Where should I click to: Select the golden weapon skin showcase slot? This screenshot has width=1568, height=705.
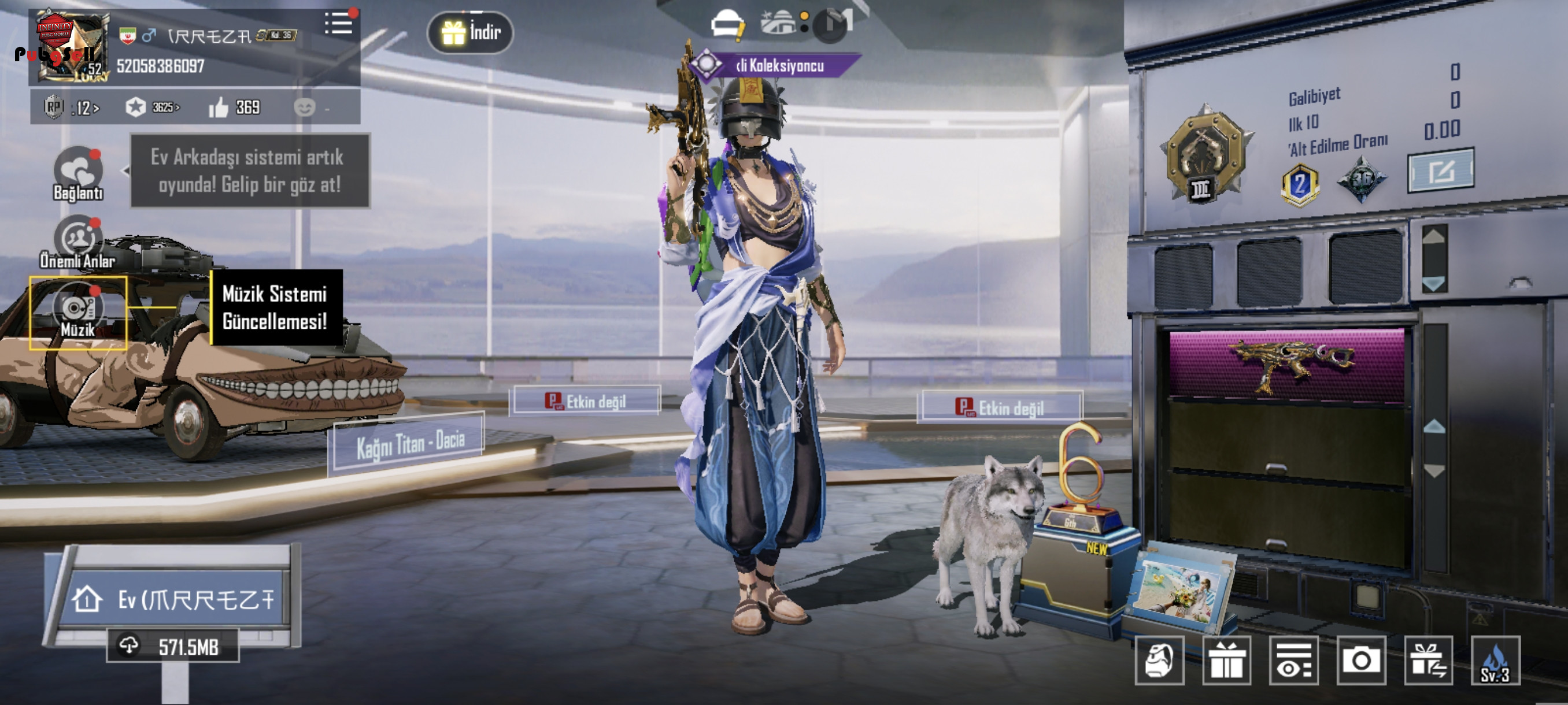[1286, 365]
